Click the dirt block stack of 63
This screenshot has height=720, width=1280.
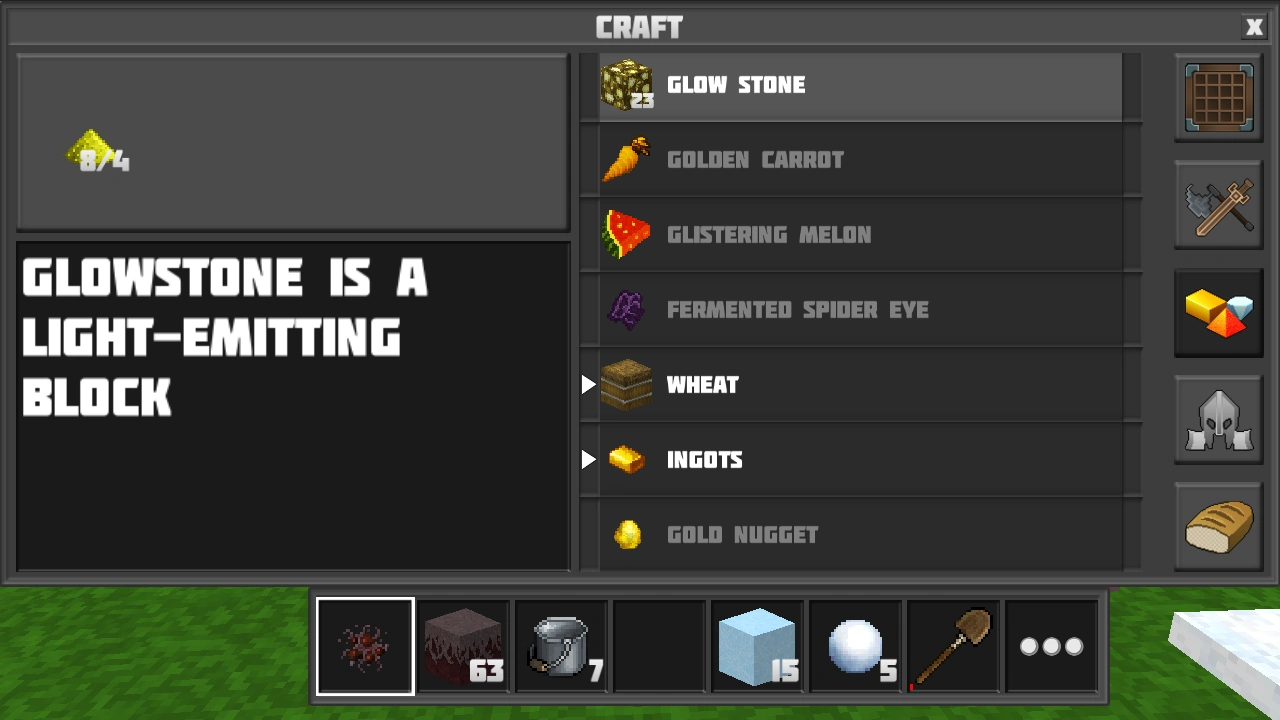463,645
